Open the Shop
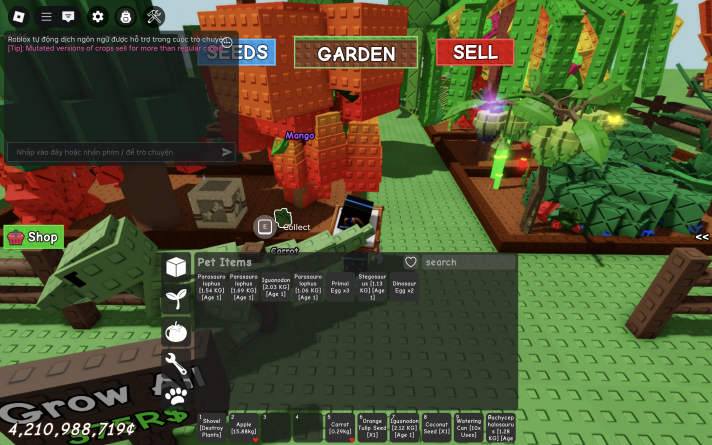The image size is (712, 445). point(34,237)
